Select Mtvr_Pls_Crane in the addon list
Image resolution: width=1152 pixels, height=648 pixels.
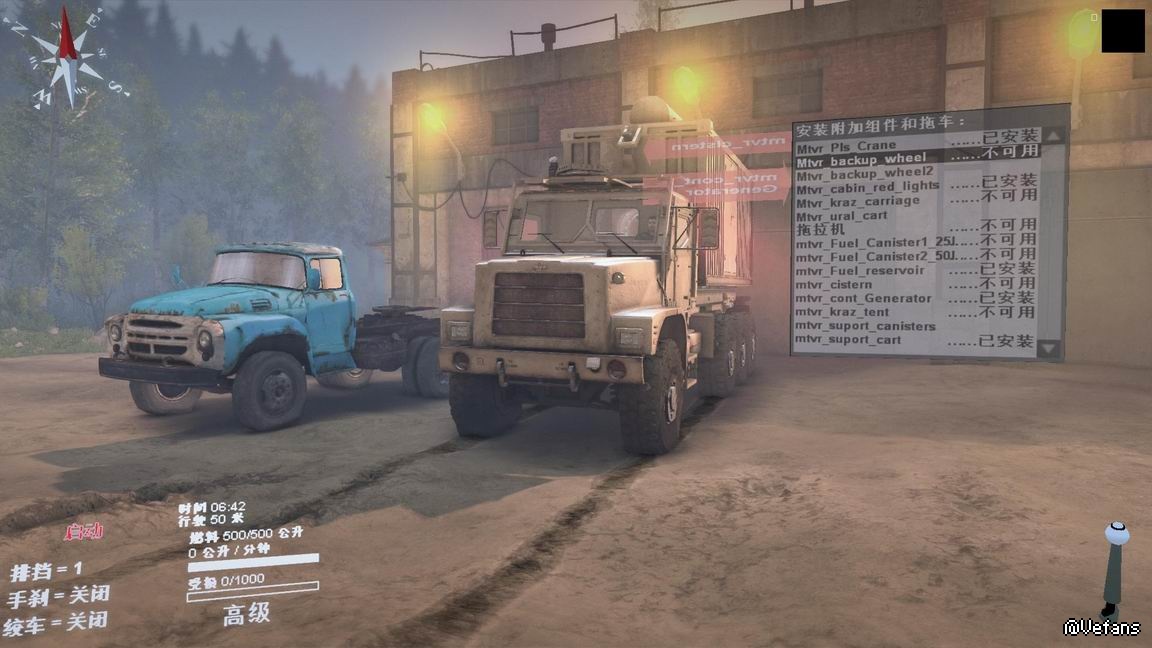coord(915,146)
